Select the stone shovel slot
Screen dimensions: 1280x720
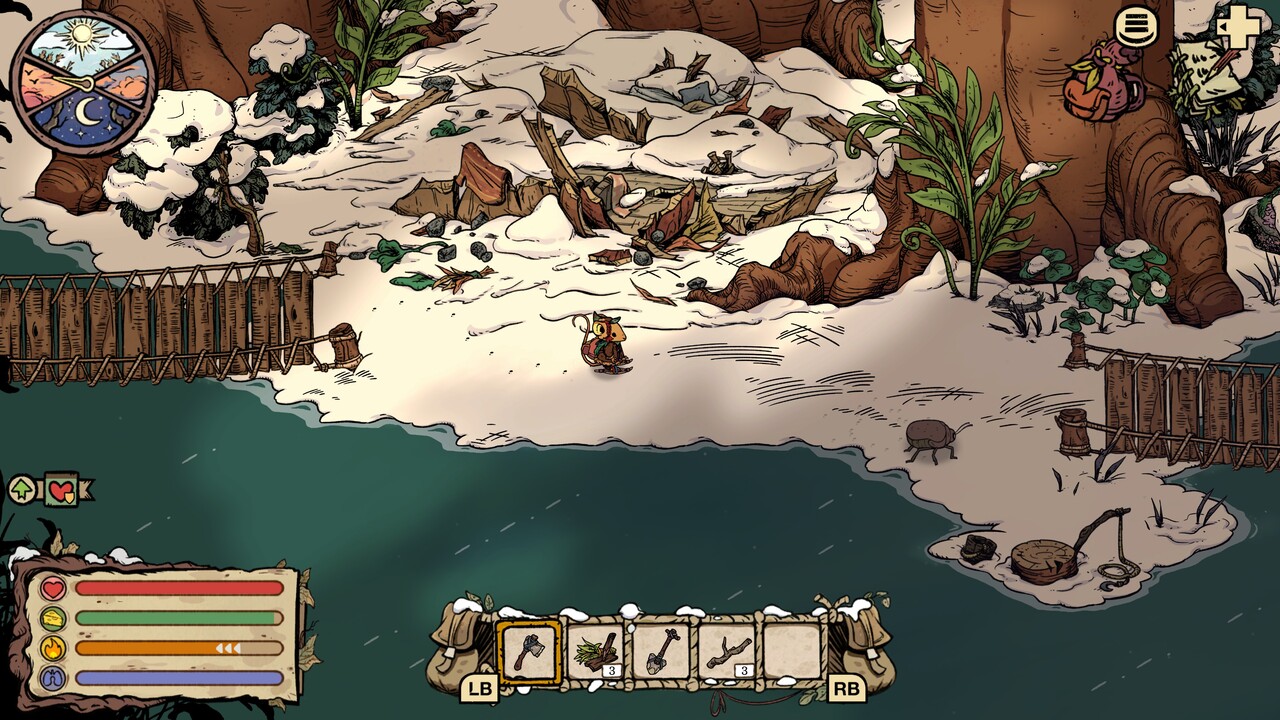coord(661,652)
